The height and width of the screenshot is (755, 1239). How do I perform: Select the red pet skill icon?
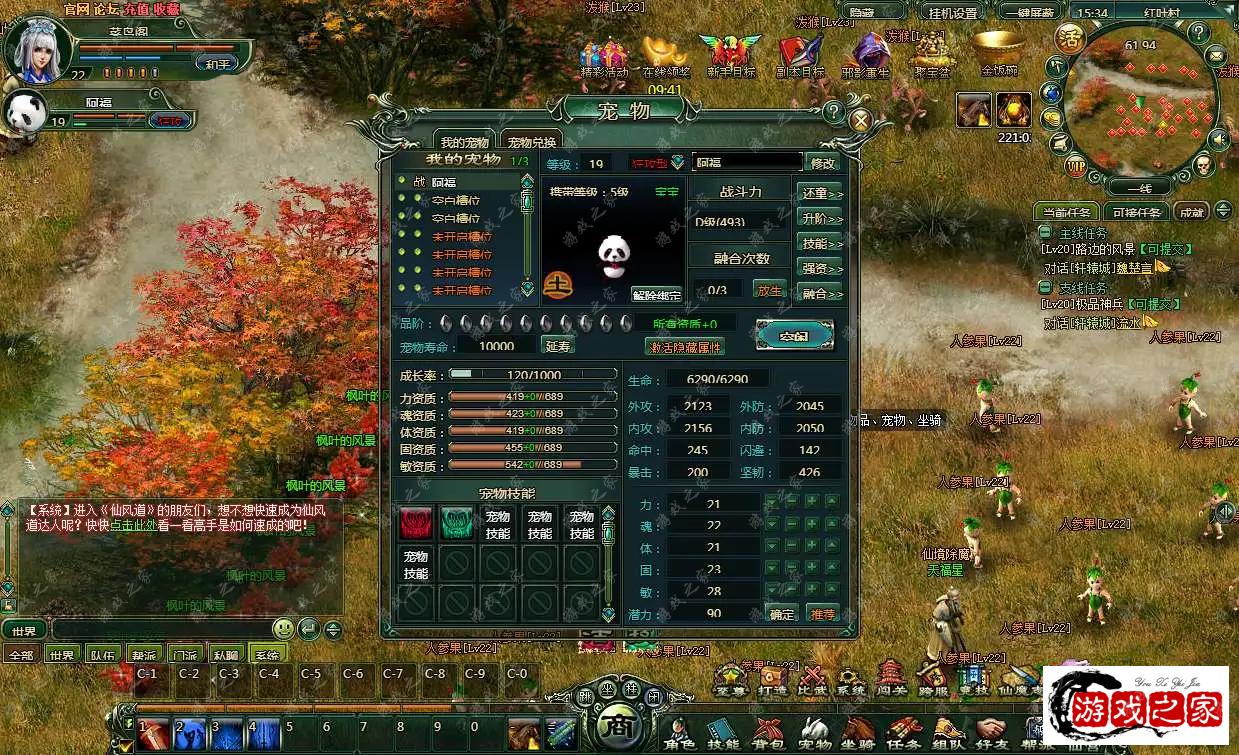point(416,522)
